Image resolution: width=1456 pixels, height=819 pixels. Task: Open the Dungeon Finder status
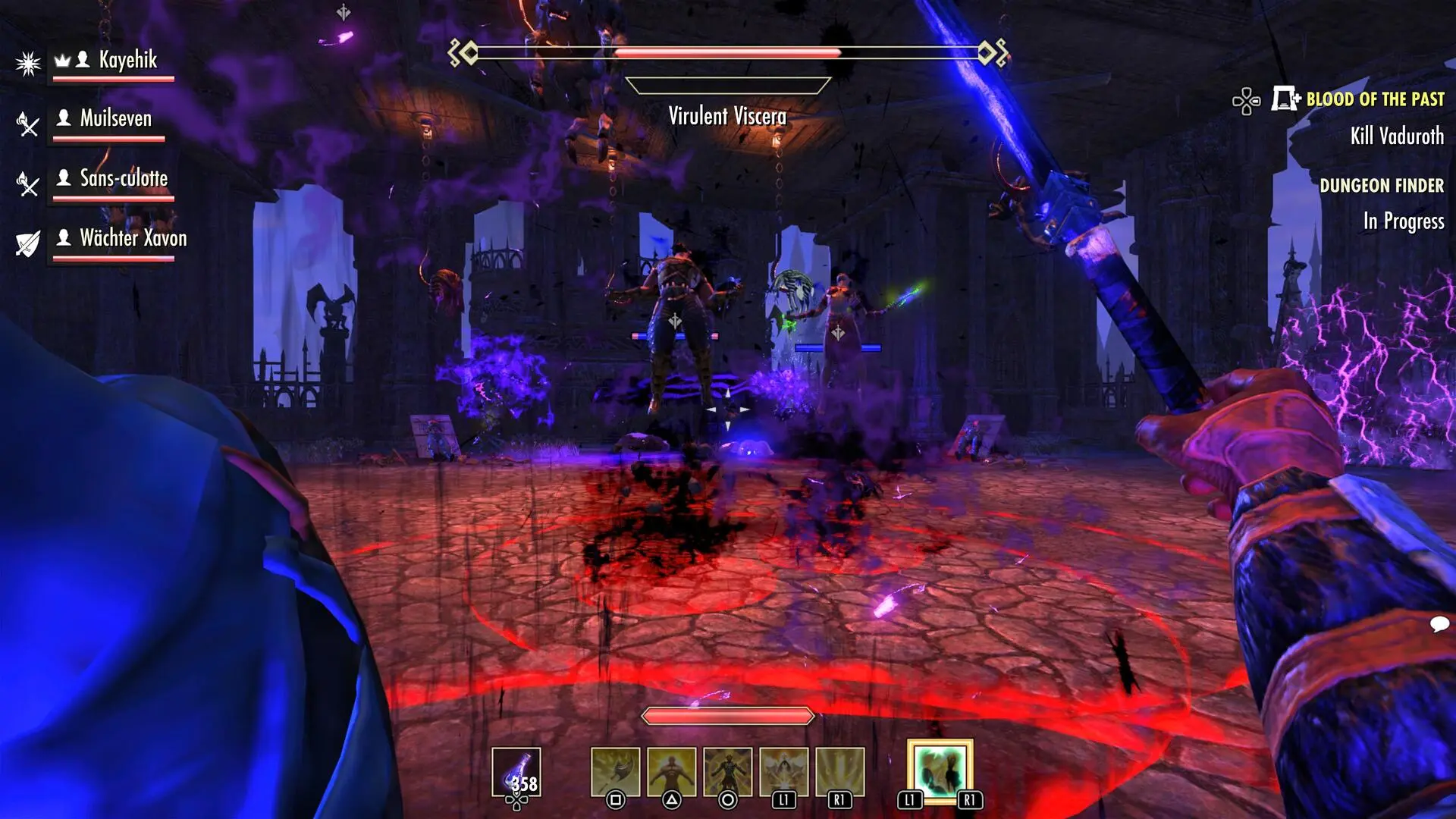1381,186
